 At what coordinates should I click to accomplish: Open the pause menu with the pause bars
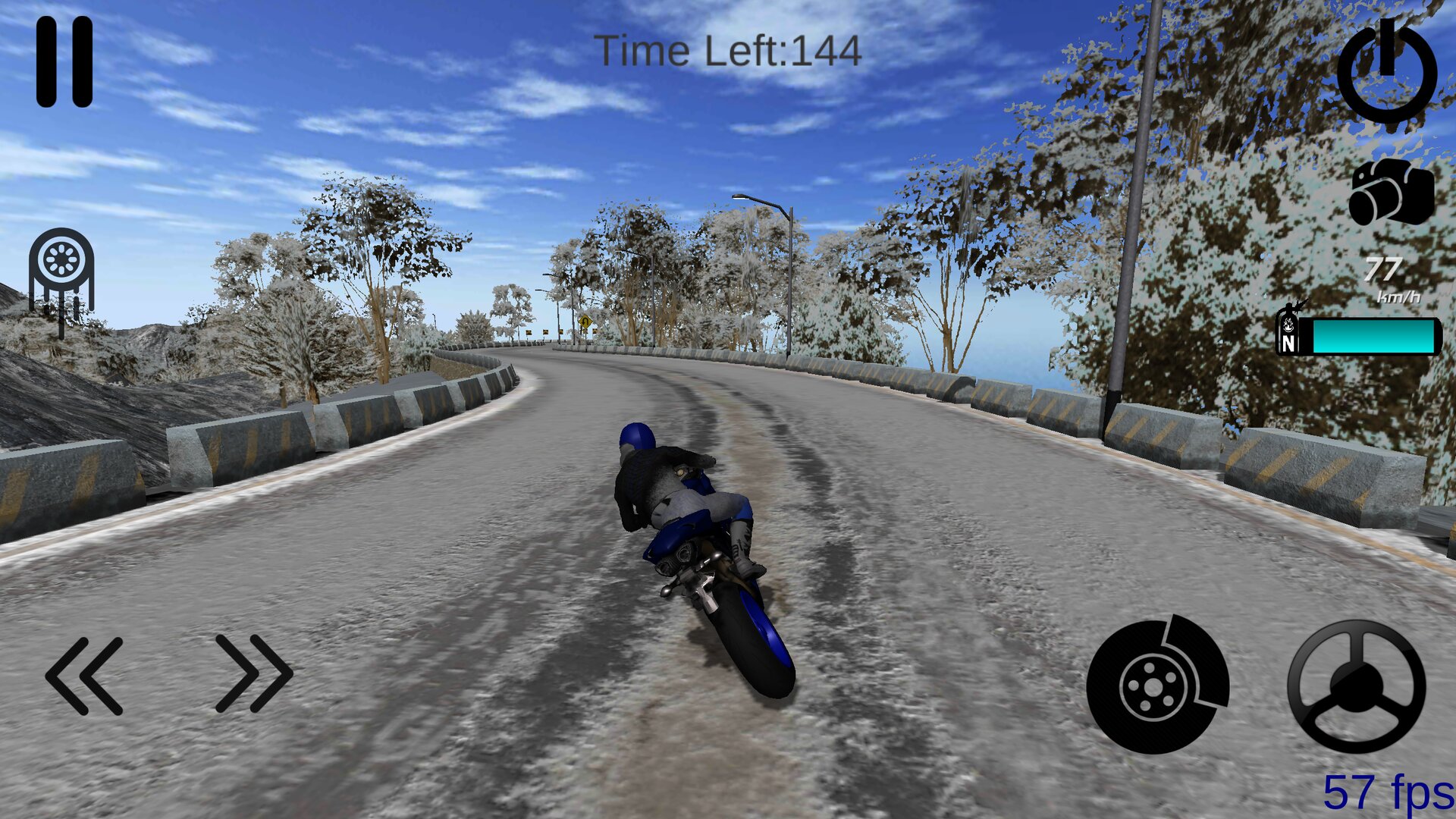pos(64,62)
